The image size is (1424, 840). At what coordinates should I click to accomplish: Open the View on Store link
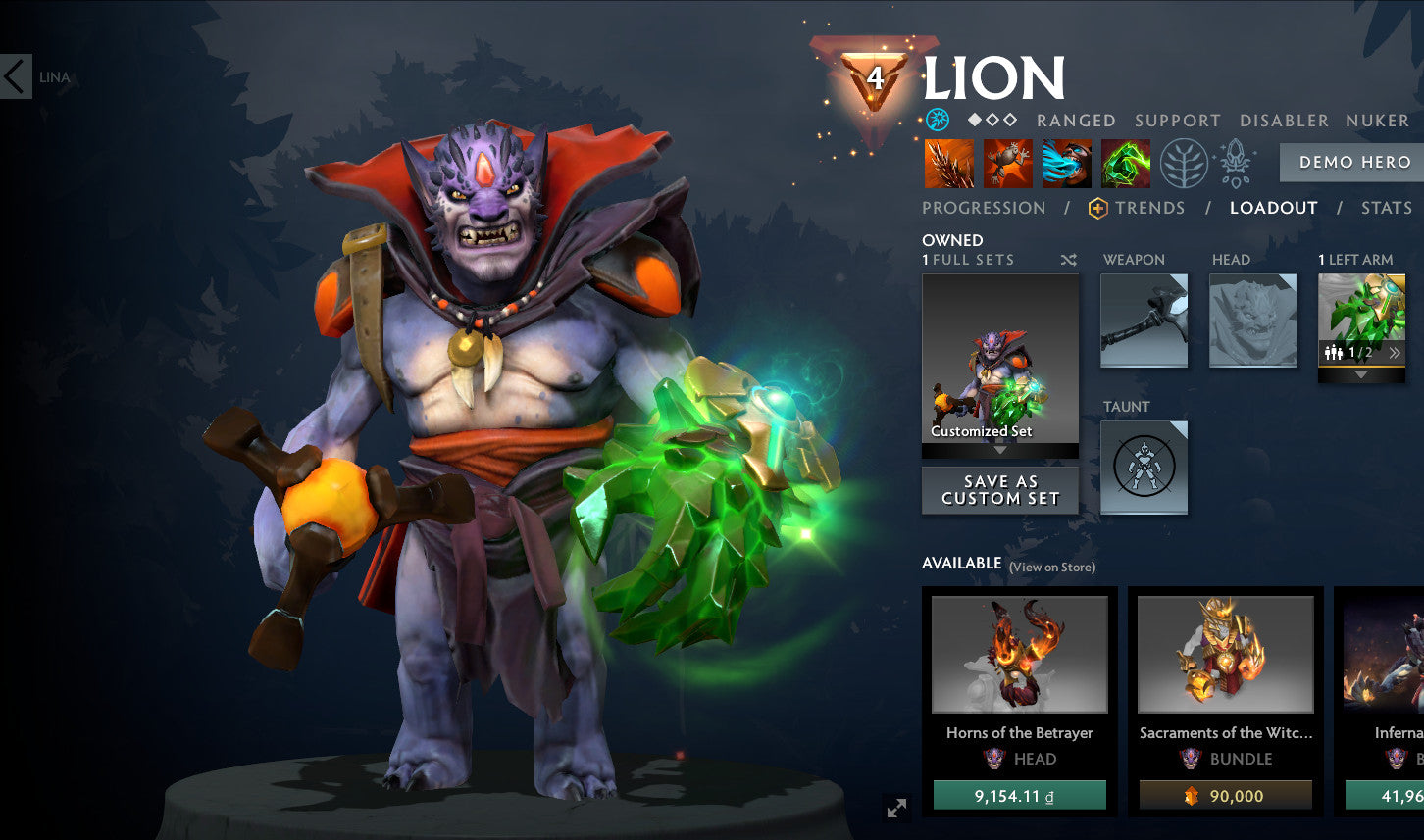point(1050,567)
